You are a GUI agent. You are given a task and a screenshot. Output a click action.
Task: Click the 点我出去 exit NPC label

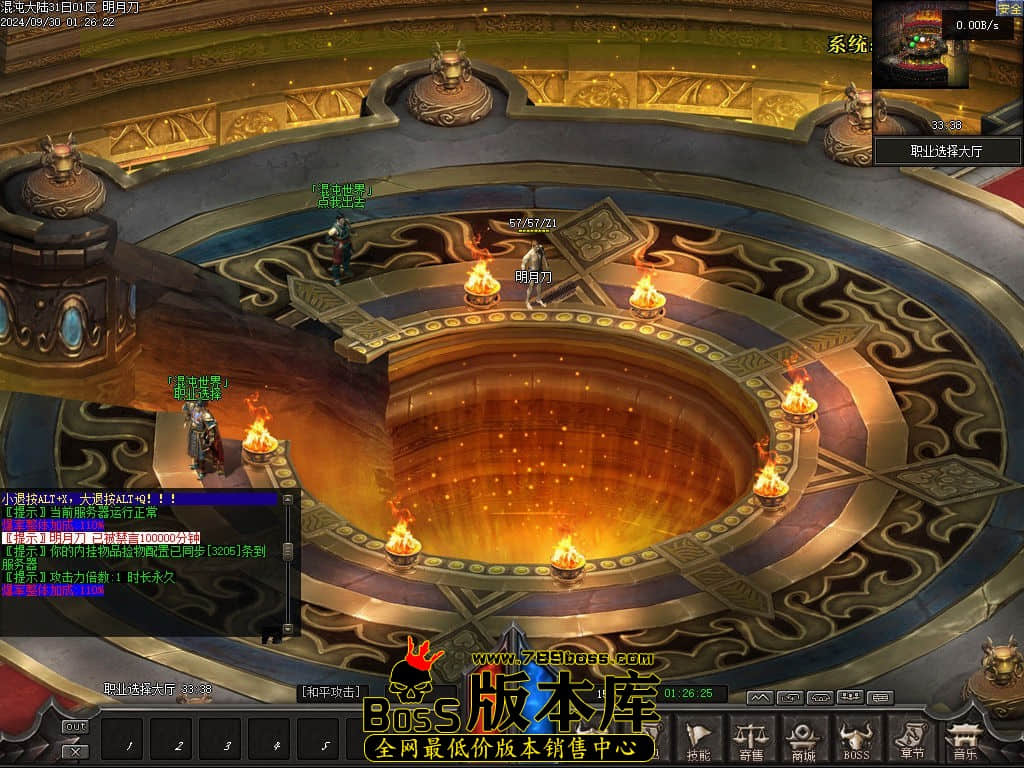(x=342, y=201)
